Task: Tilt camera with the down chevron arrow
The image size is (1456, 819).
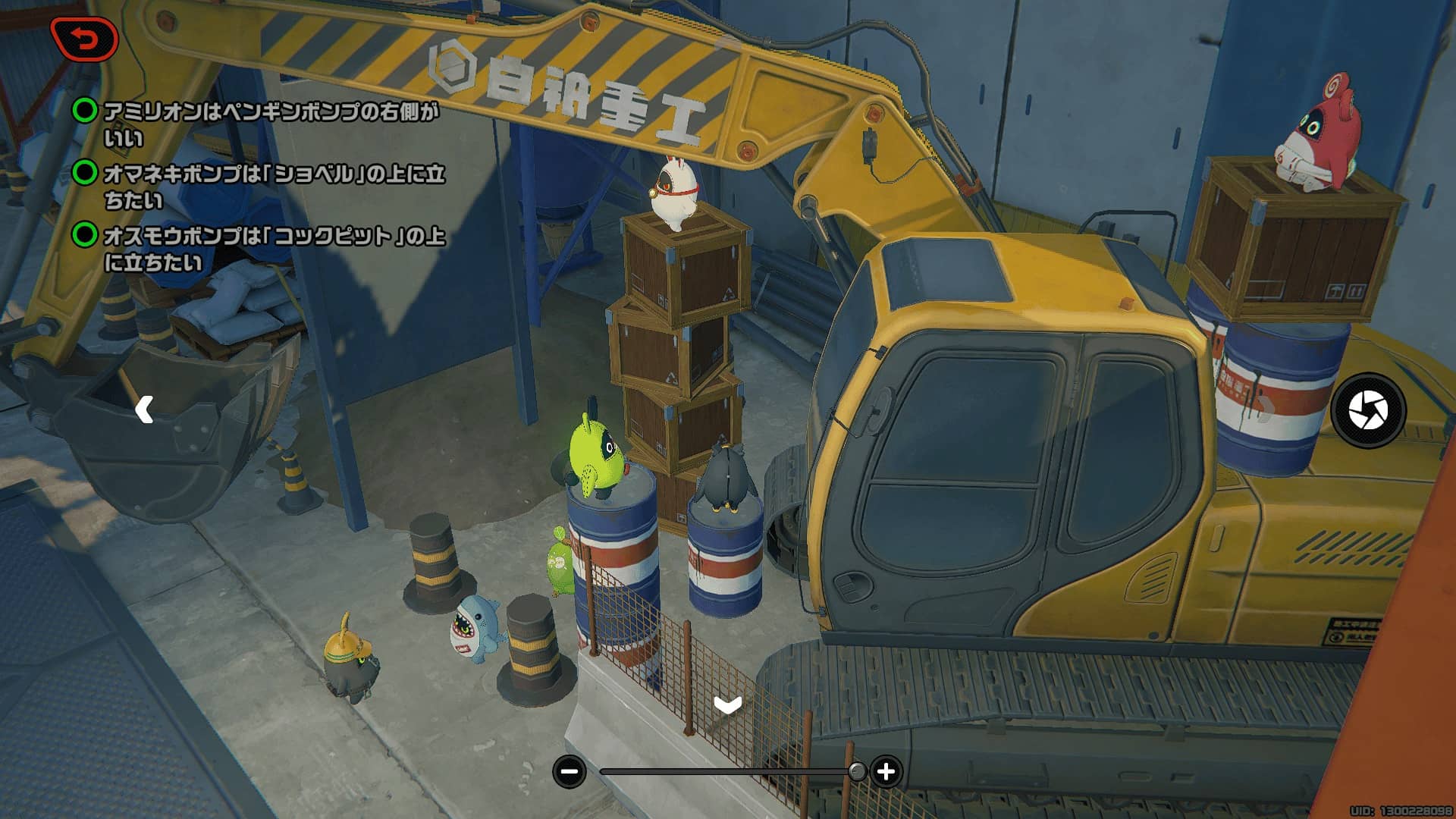Action: 727,706
